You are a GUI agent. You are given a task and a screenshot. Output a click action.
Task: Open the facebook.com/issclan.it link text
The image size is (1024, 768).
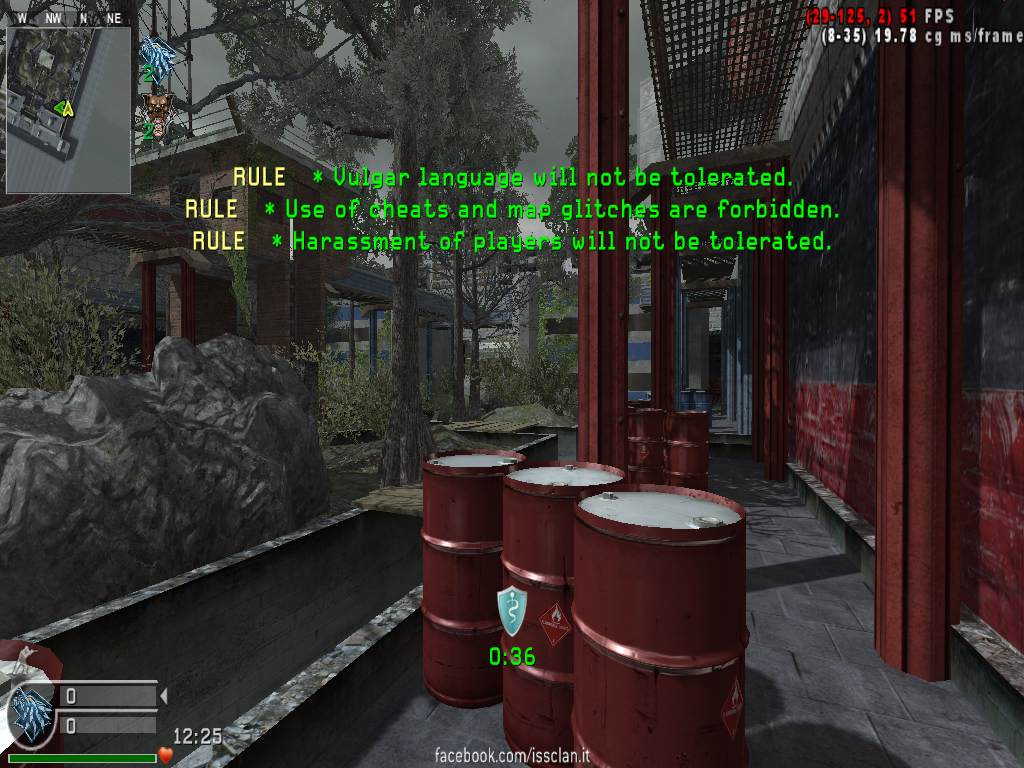(511, 756)
